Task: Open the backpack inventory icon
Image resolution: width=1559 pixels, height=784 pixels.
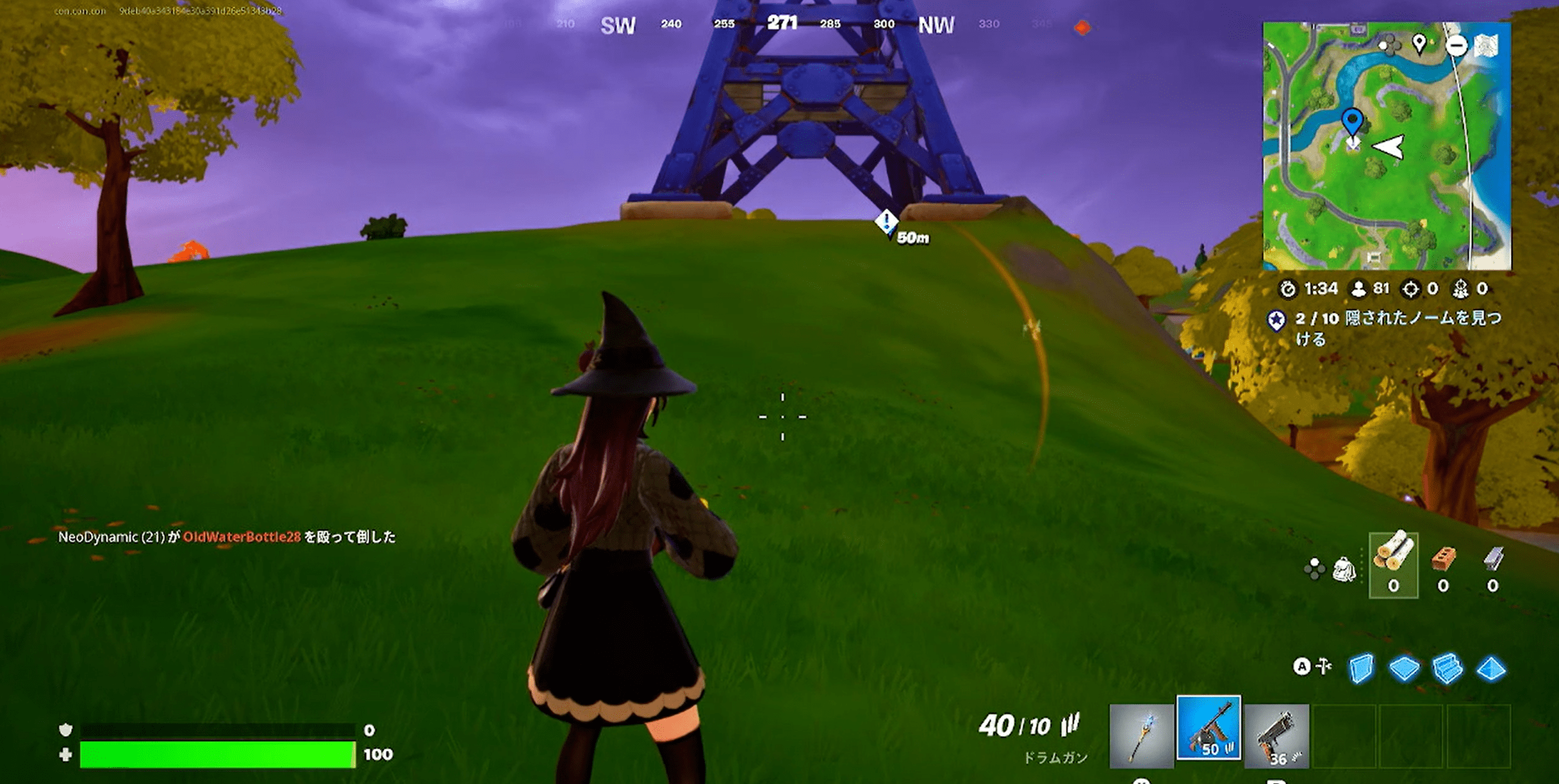Action: tap(1344, 569)
